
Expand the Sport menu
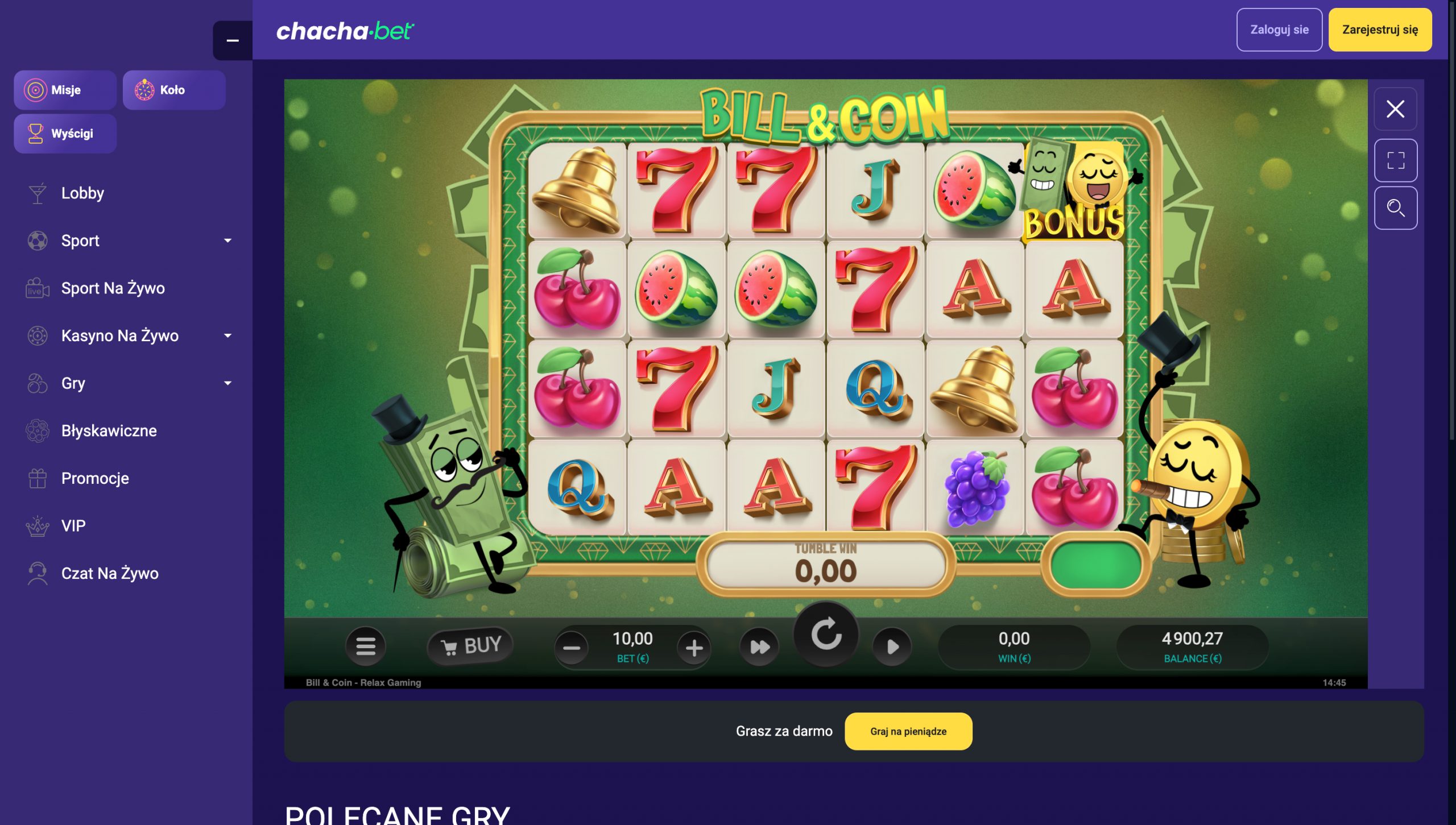coord(80,241)
